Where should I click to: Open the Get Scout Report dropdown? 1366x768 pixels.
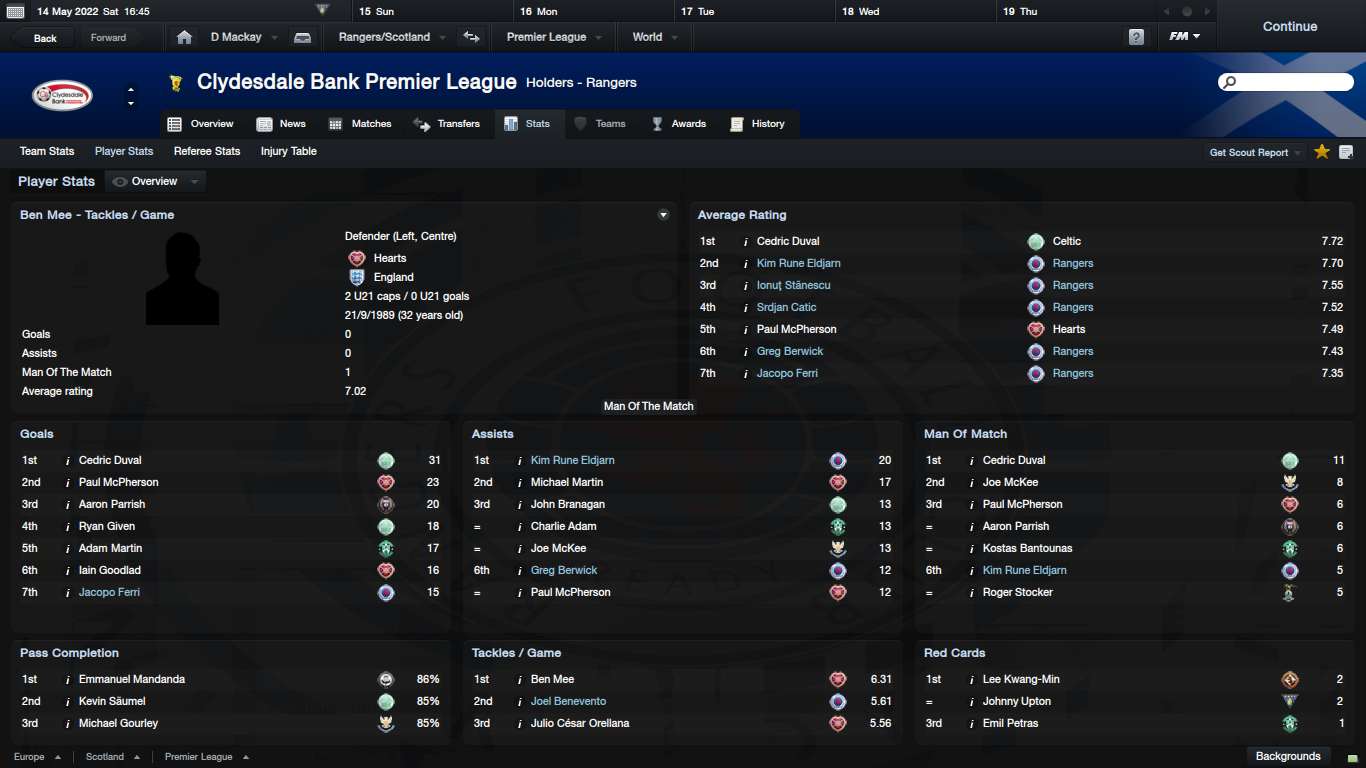click(x=1255, y=153)
